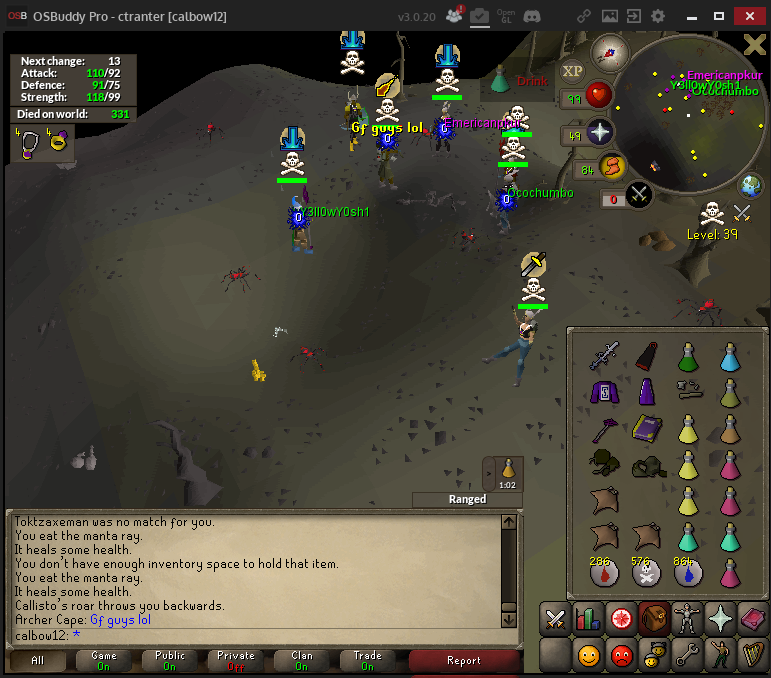Toggle the XP drops button
Viewport: 771px width, 678px height.
click(572, 71)
